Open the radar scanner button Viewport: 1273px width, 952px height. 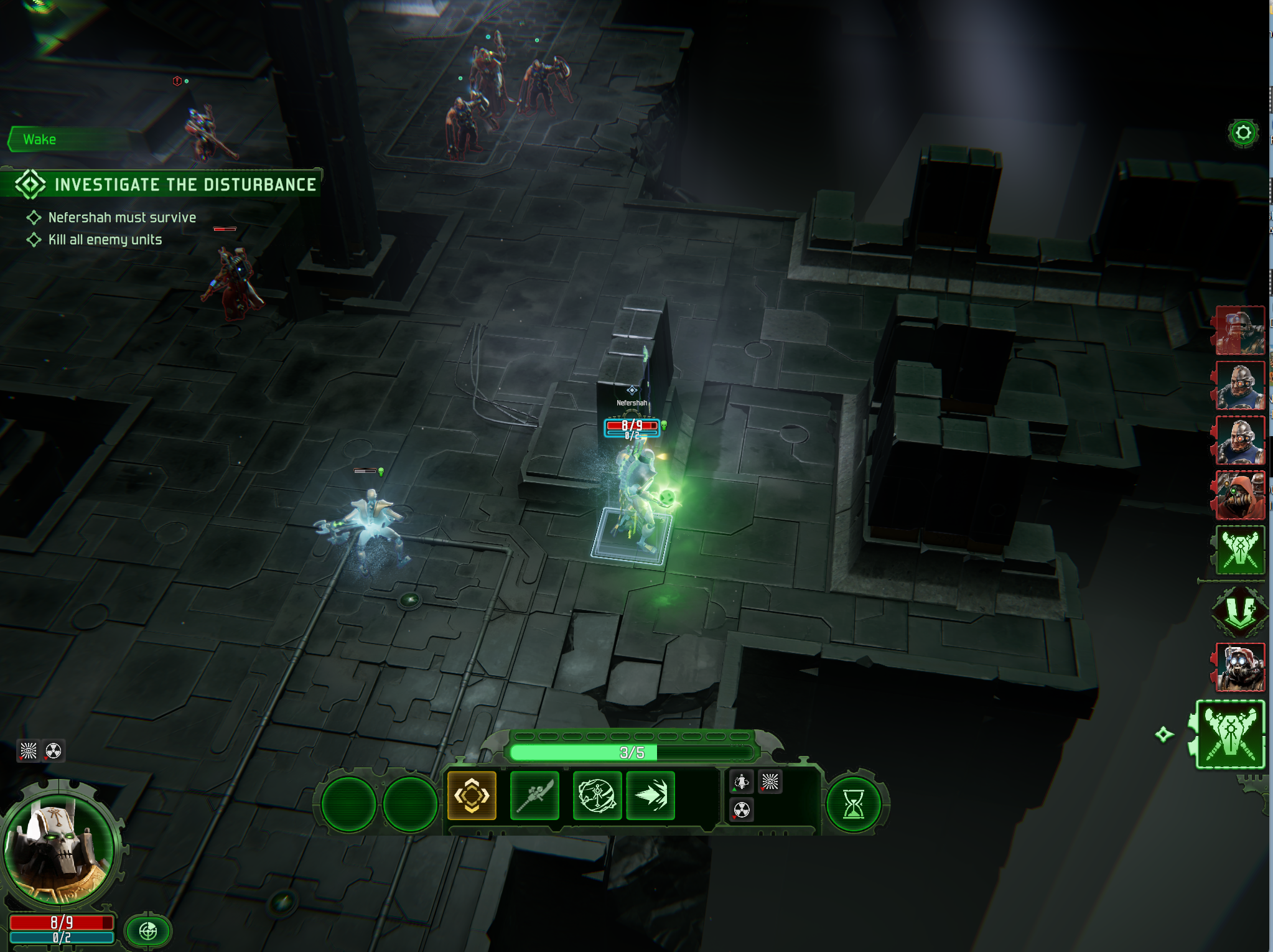[x=147, y=931]
